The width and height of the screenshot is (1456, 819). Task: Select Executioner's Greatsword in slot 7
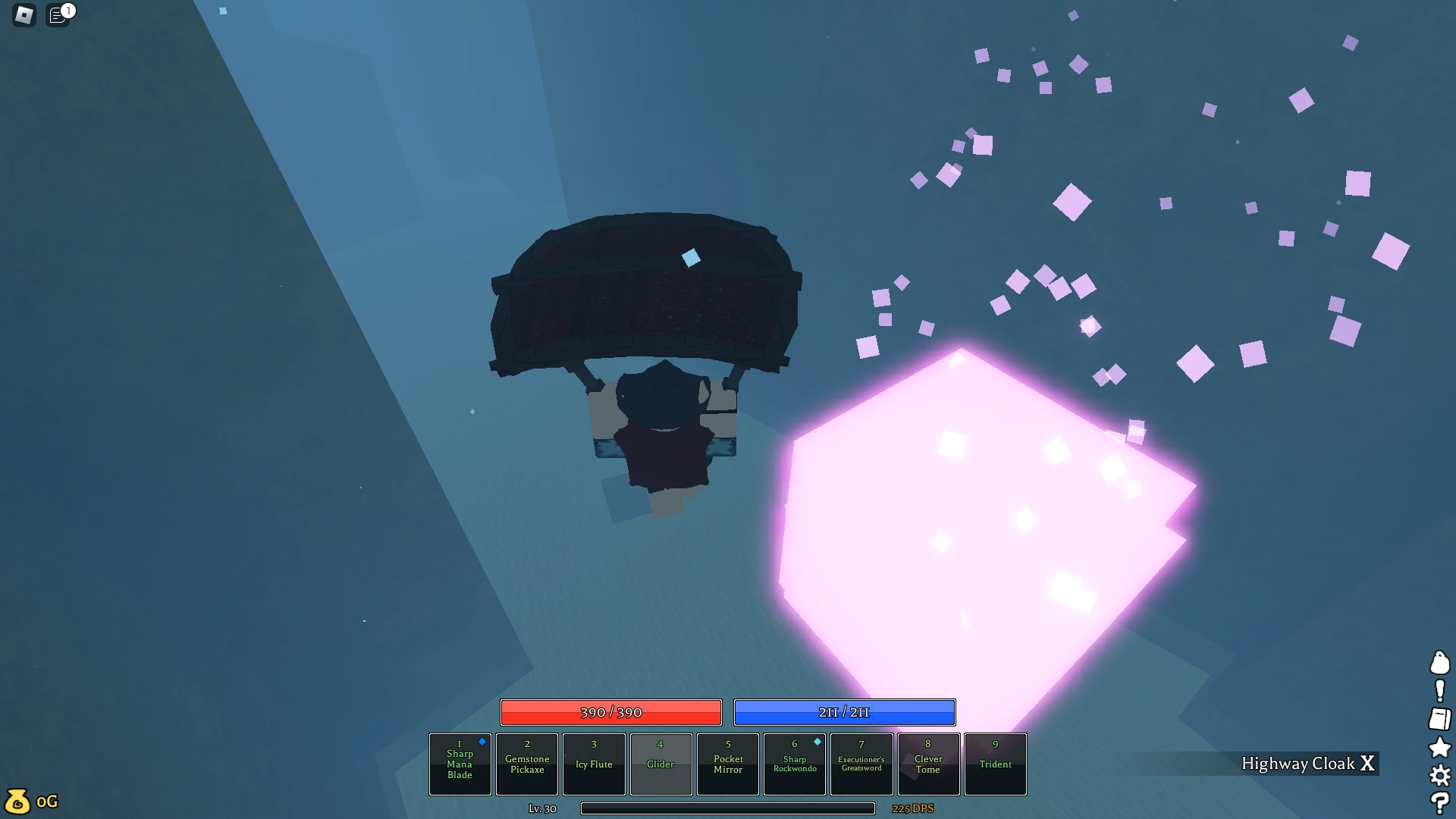[x=861, y=764]
